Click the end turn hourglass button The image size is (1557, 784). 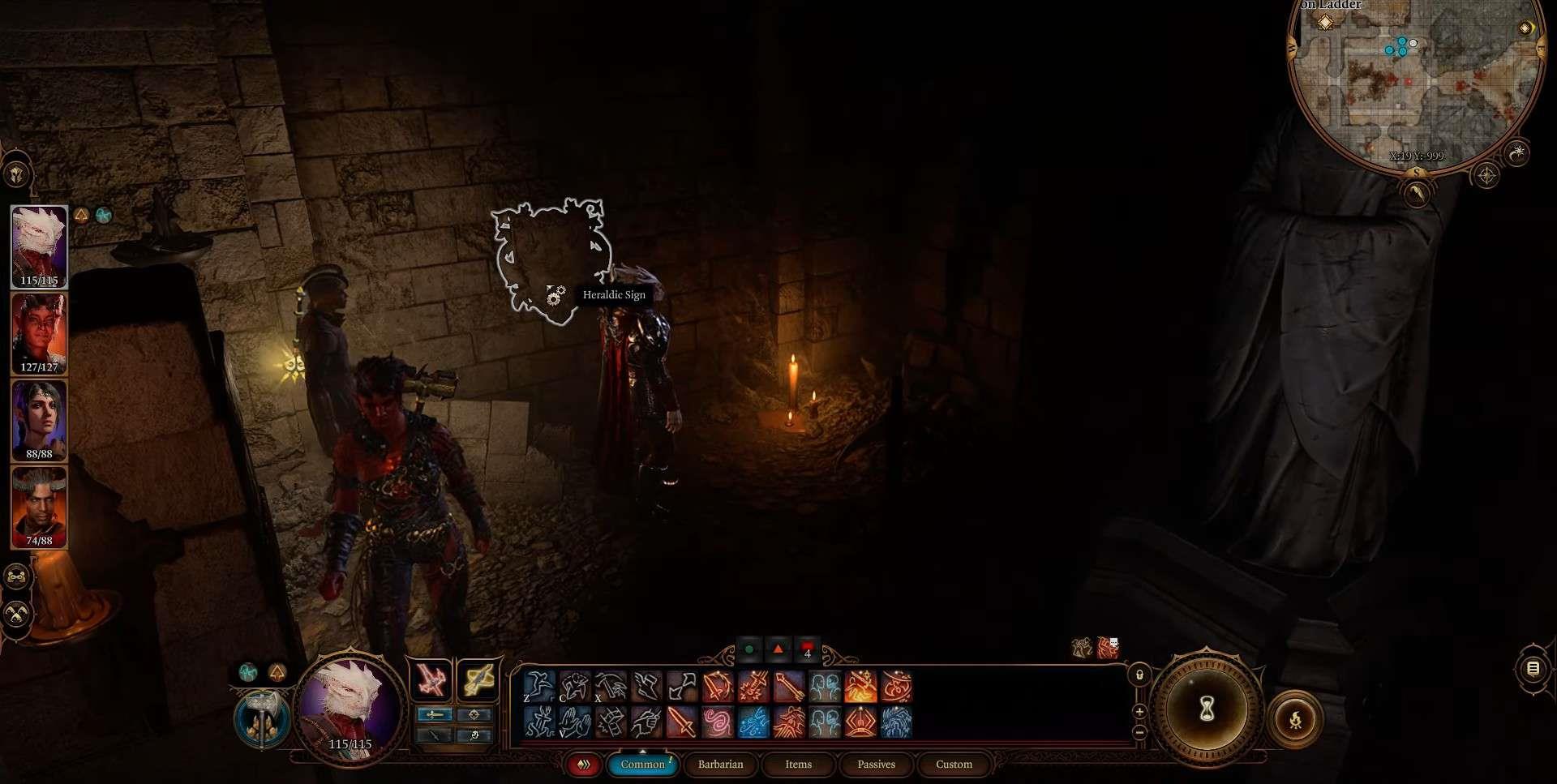[1207, 710]
